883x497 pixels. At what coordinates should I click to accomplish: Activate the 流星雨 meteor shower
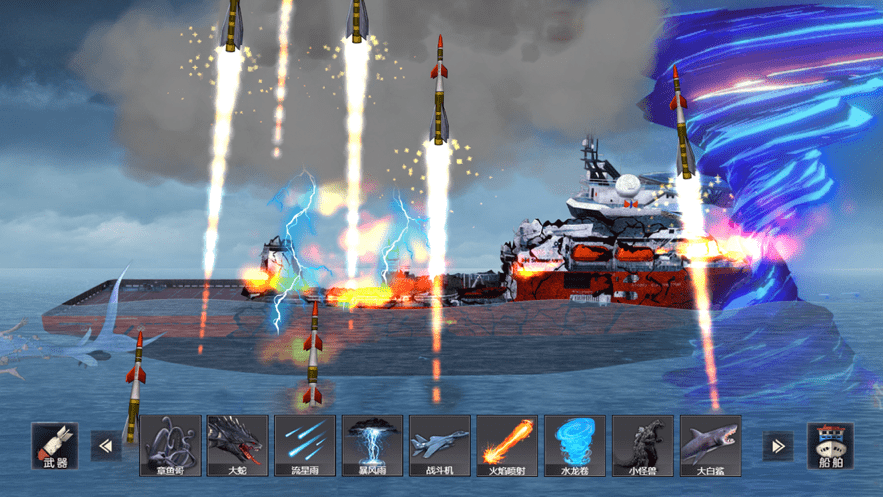click(x=305, y=446)
